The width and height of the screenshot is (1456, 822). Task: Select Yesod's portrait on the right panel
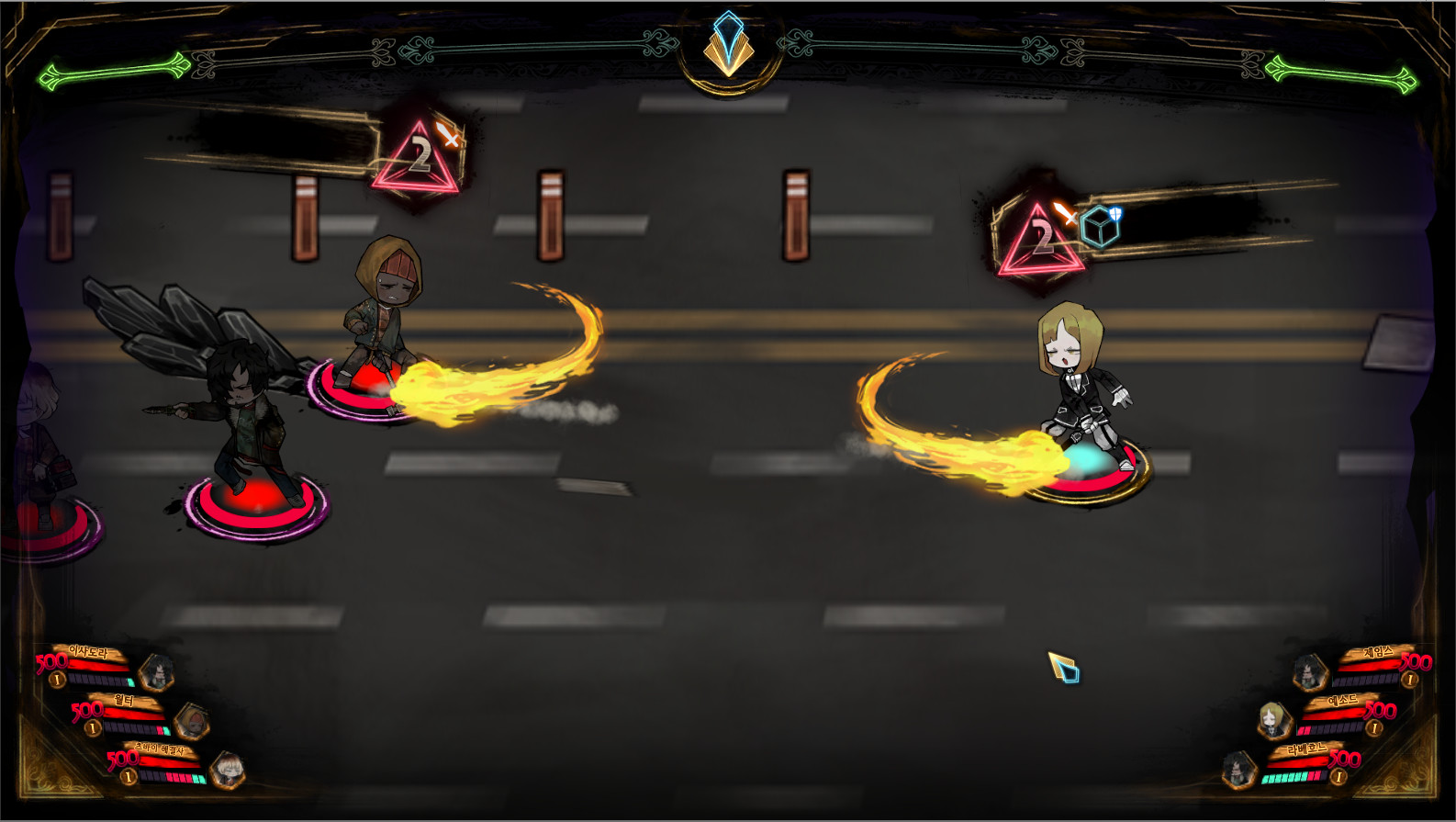(1273, 720)
